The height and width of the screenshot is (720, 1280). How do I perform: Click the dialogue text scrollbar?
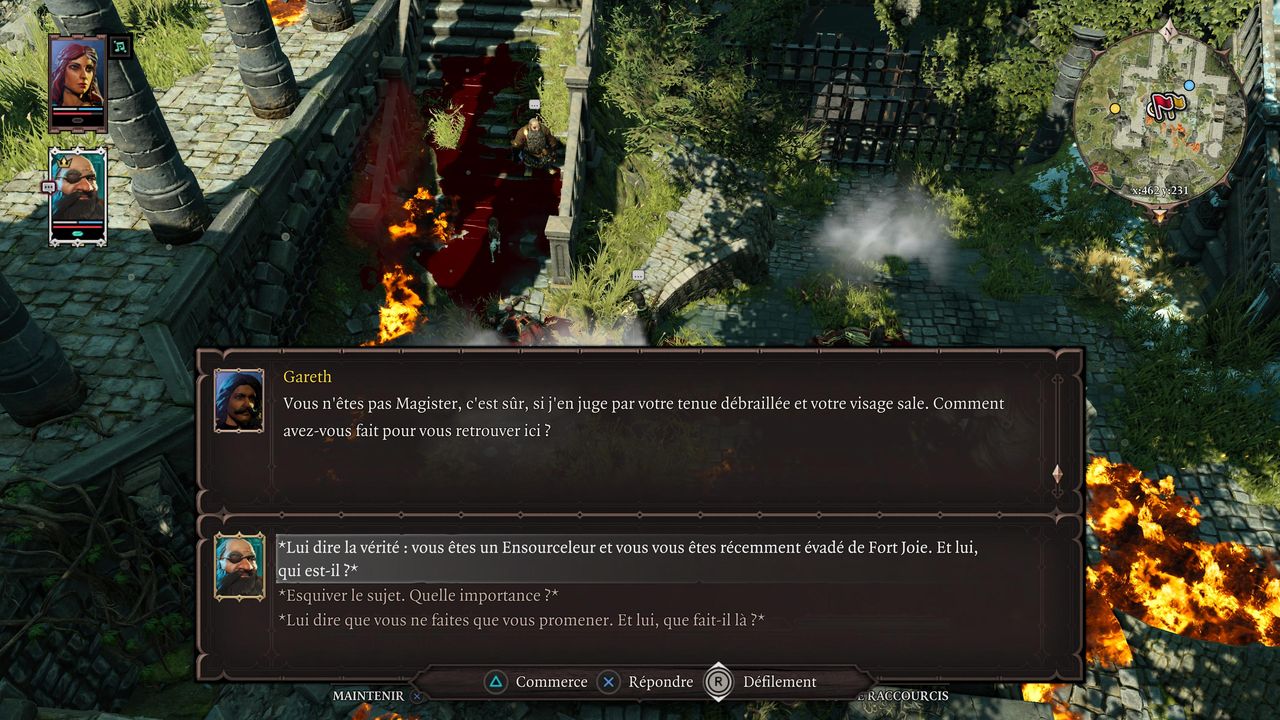[x=1057, y=430]
